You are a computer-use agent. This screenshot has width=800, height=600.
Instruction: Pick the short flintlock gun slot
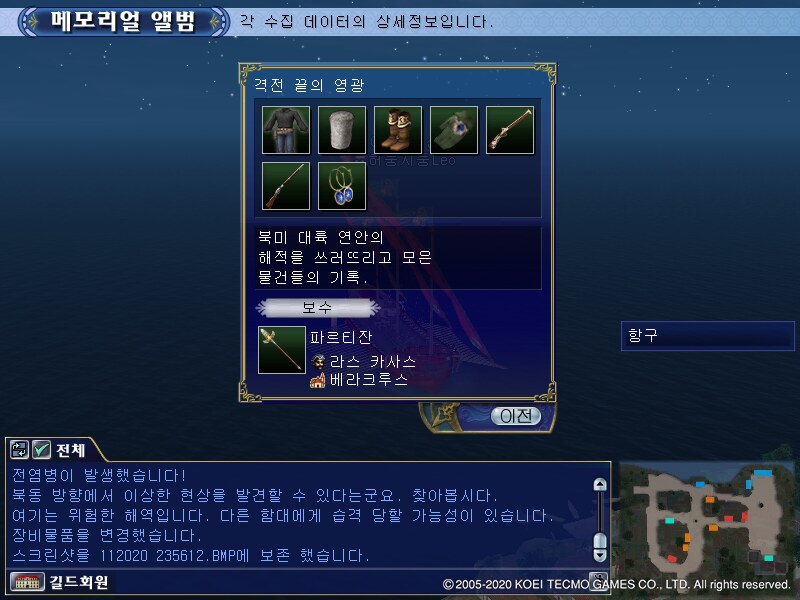pyautogui.click(x=510, y=130)
